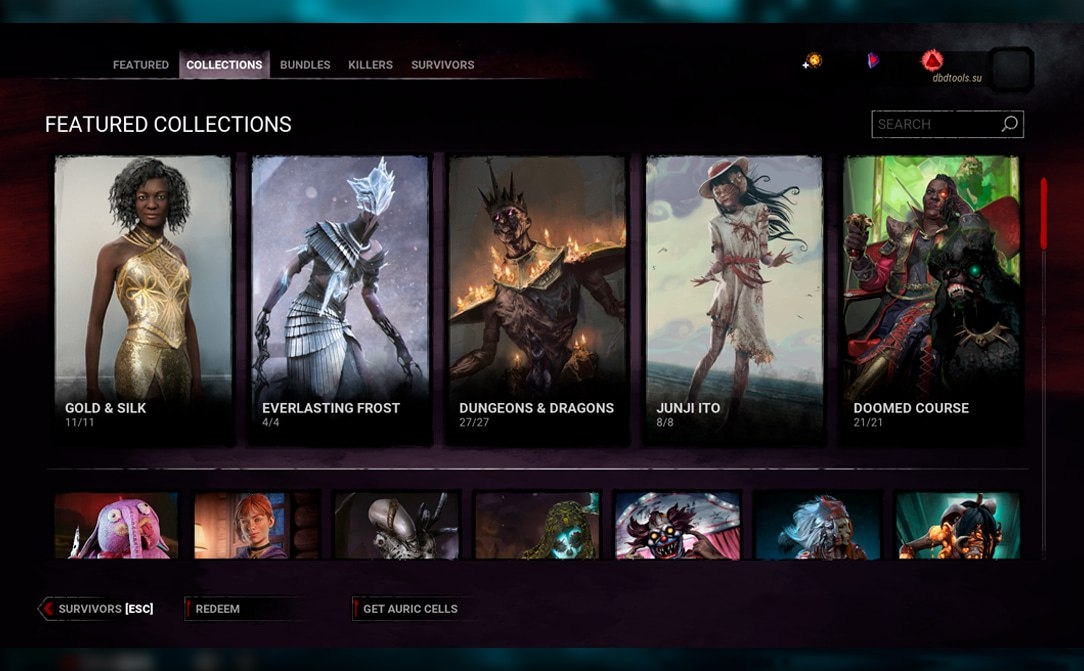Click the Search input field
This screenshot has width=1084, height=671.
pos(937,124)
